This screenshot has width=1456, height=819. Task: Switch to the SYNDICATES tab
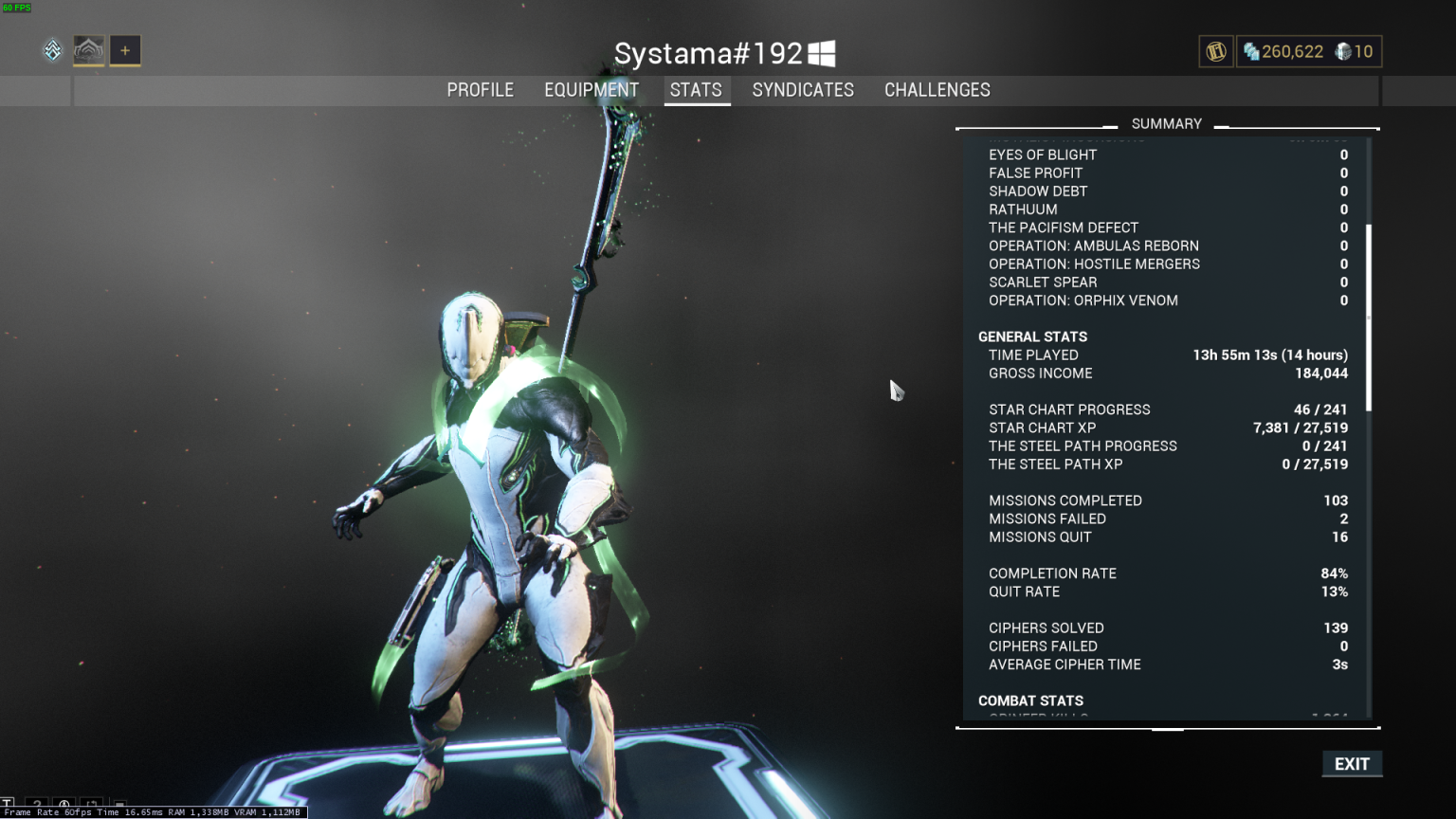tap(803, 90)
